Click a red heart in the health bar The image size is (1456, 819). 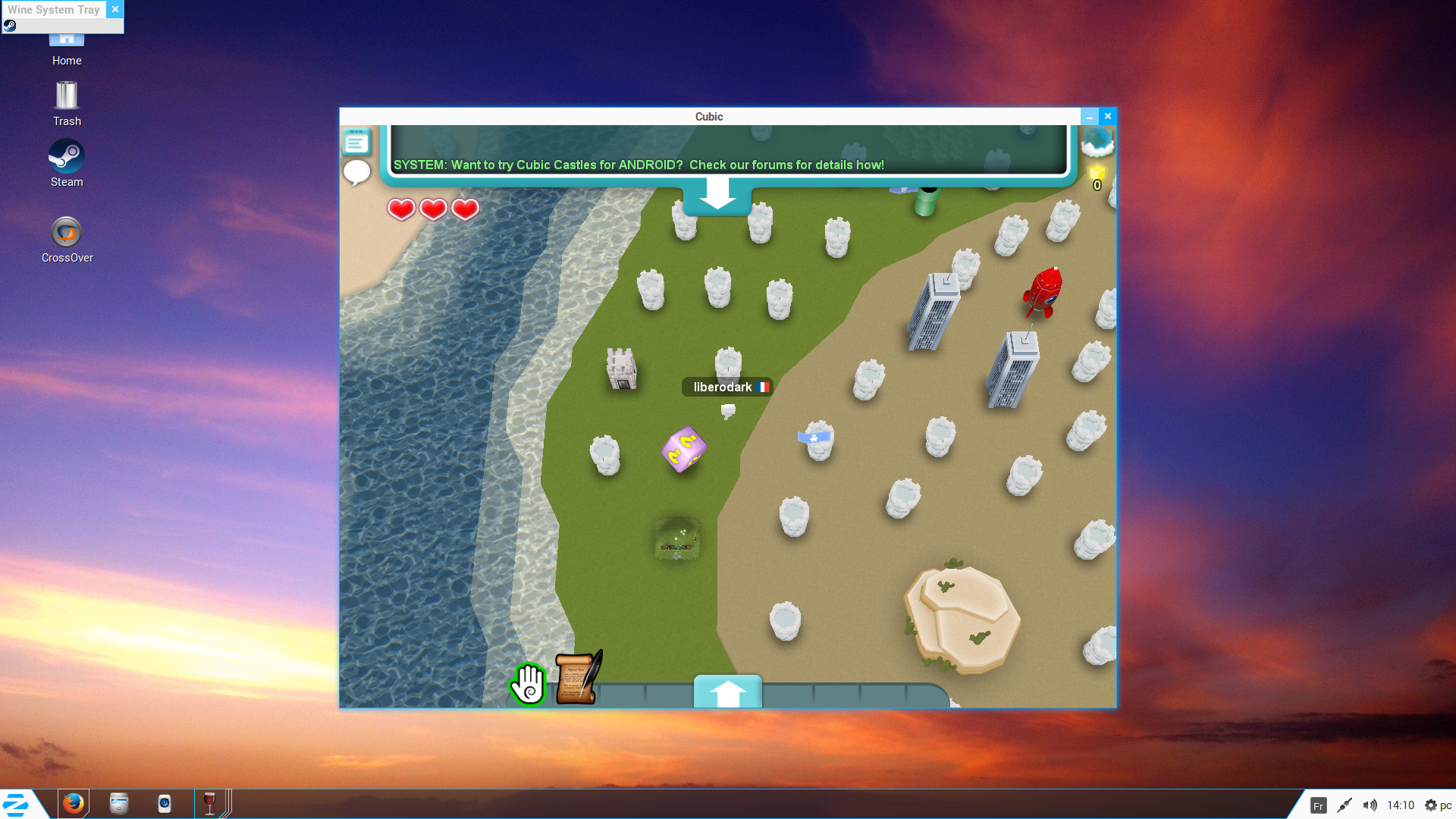[x=401, y=209]
